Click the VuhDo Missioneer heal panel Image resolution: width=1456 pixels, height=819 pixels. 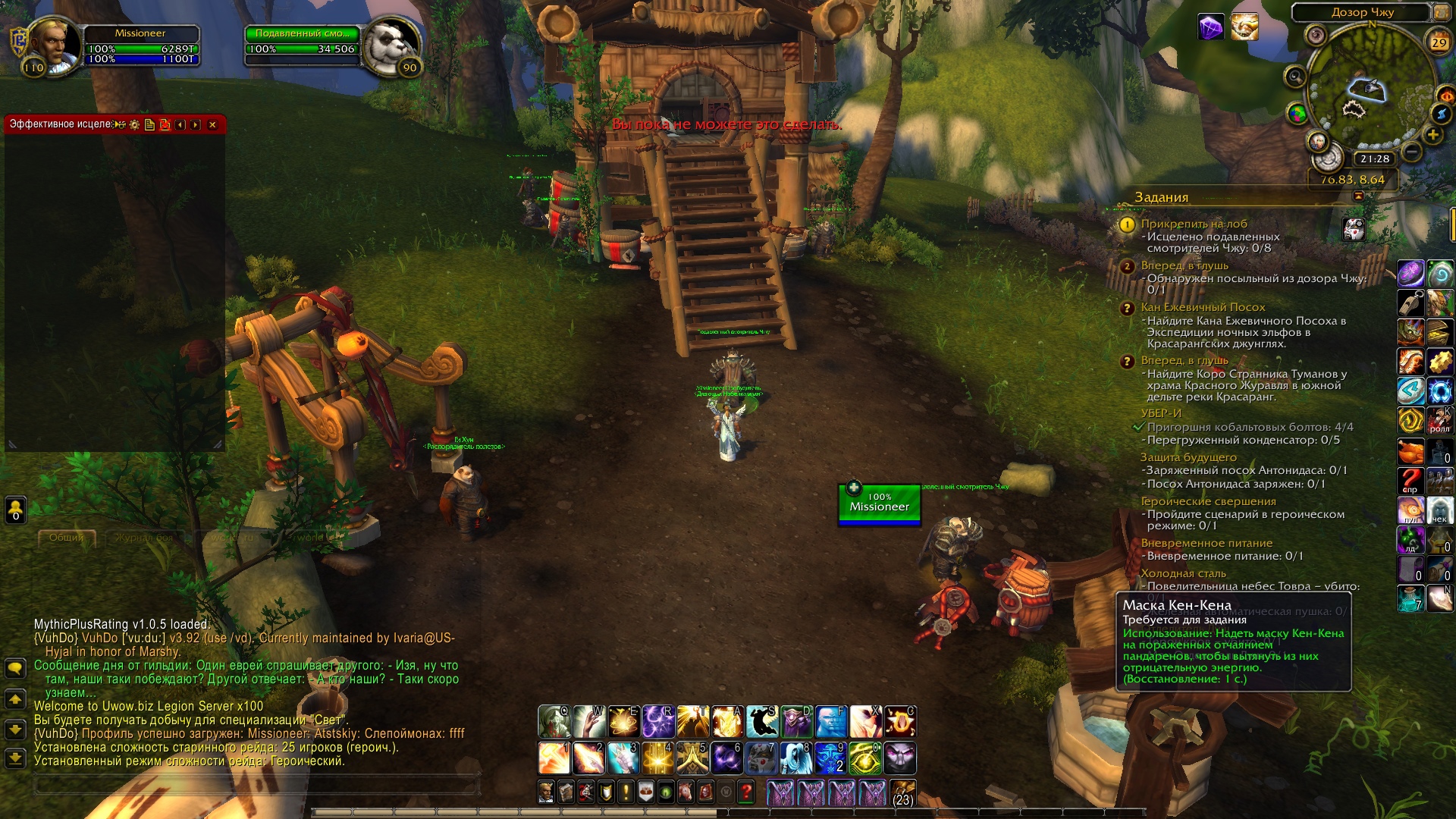879,505
